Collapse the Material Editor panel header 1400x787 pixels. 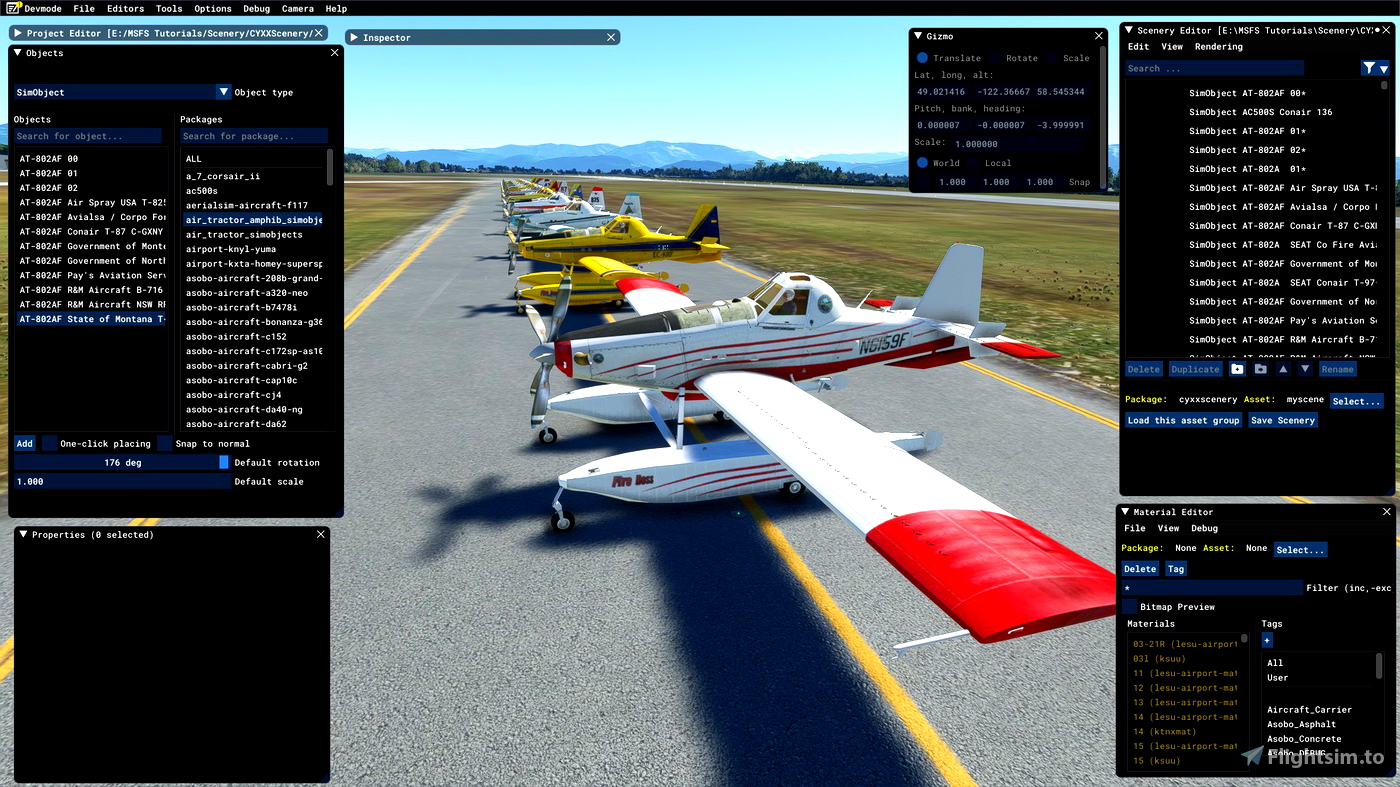pyautogui.click(x=1124, y=511)
